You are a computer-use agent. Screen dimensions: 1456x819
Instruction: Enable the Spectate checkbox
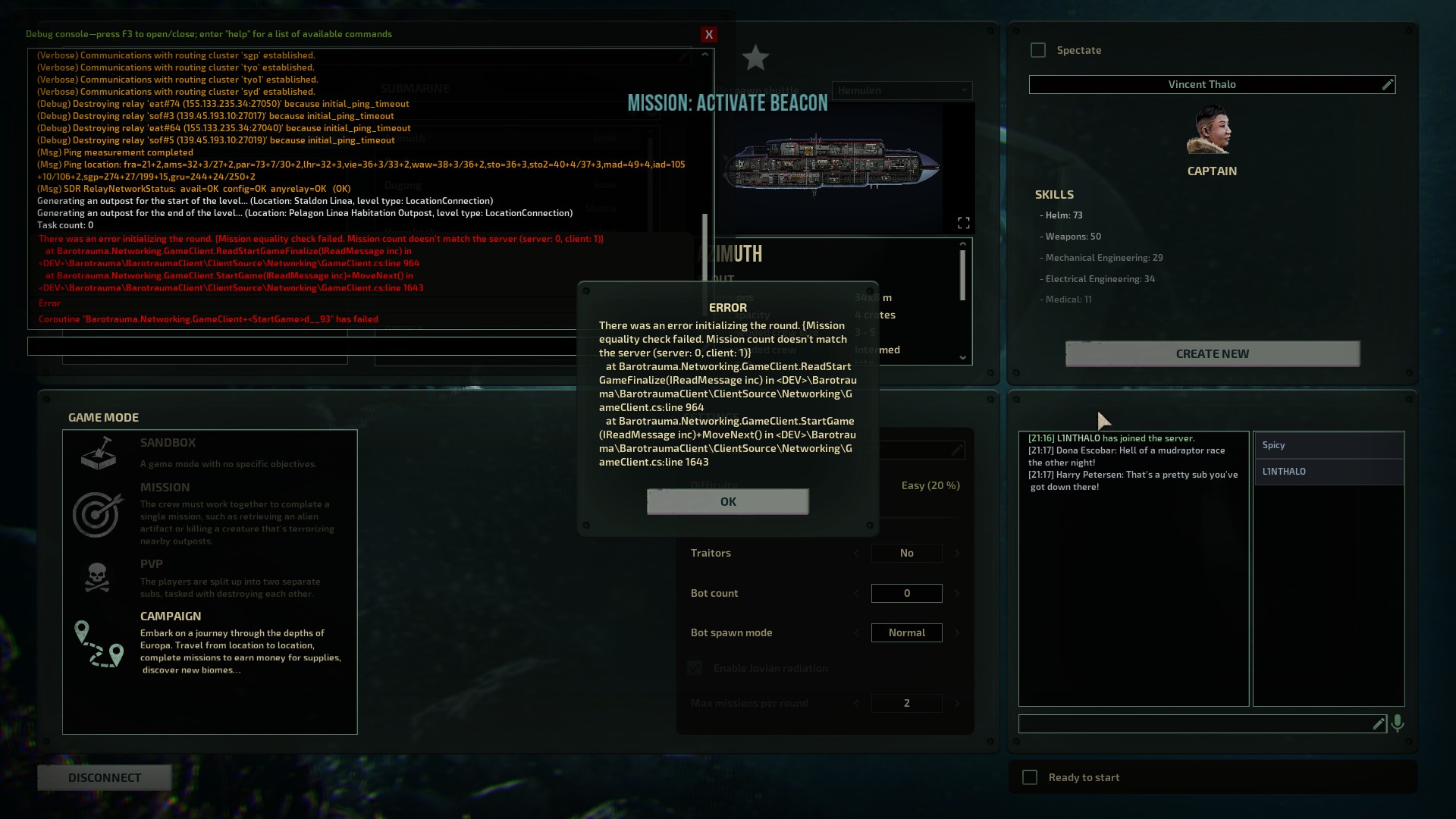[x=1038, y=50]
